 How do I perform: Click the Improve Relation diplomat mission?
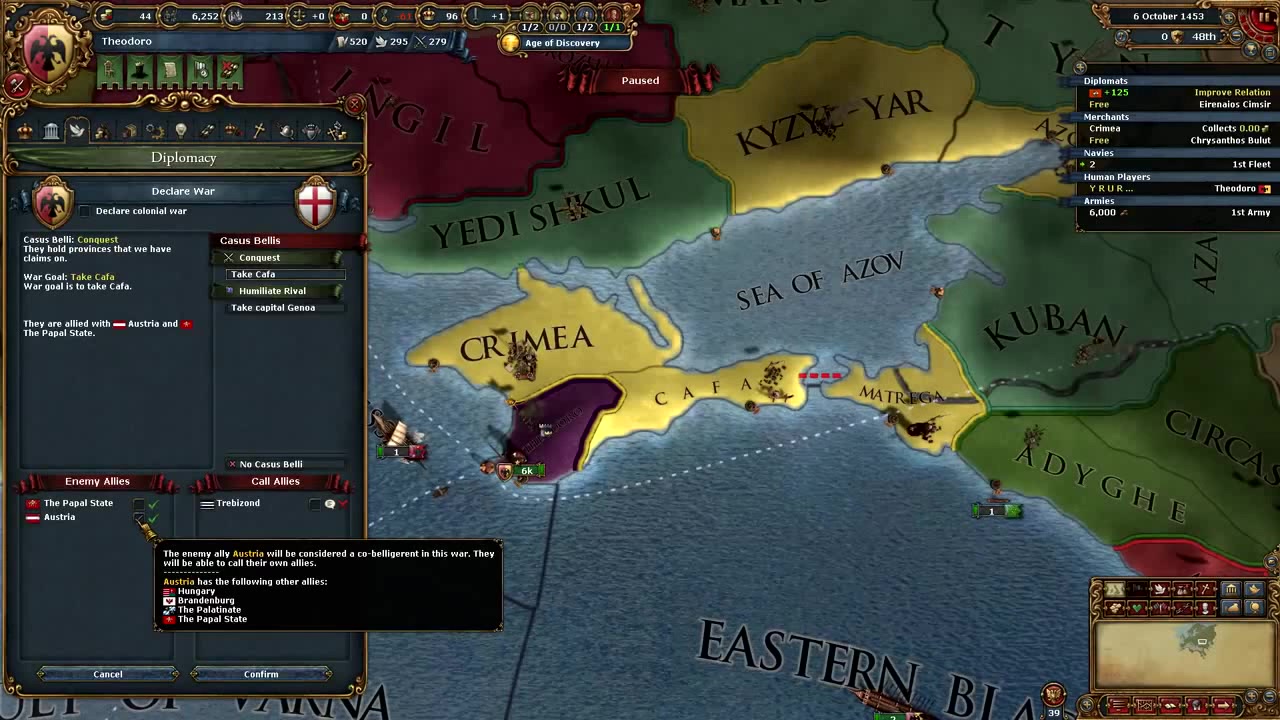click(x=1233, y=92)
